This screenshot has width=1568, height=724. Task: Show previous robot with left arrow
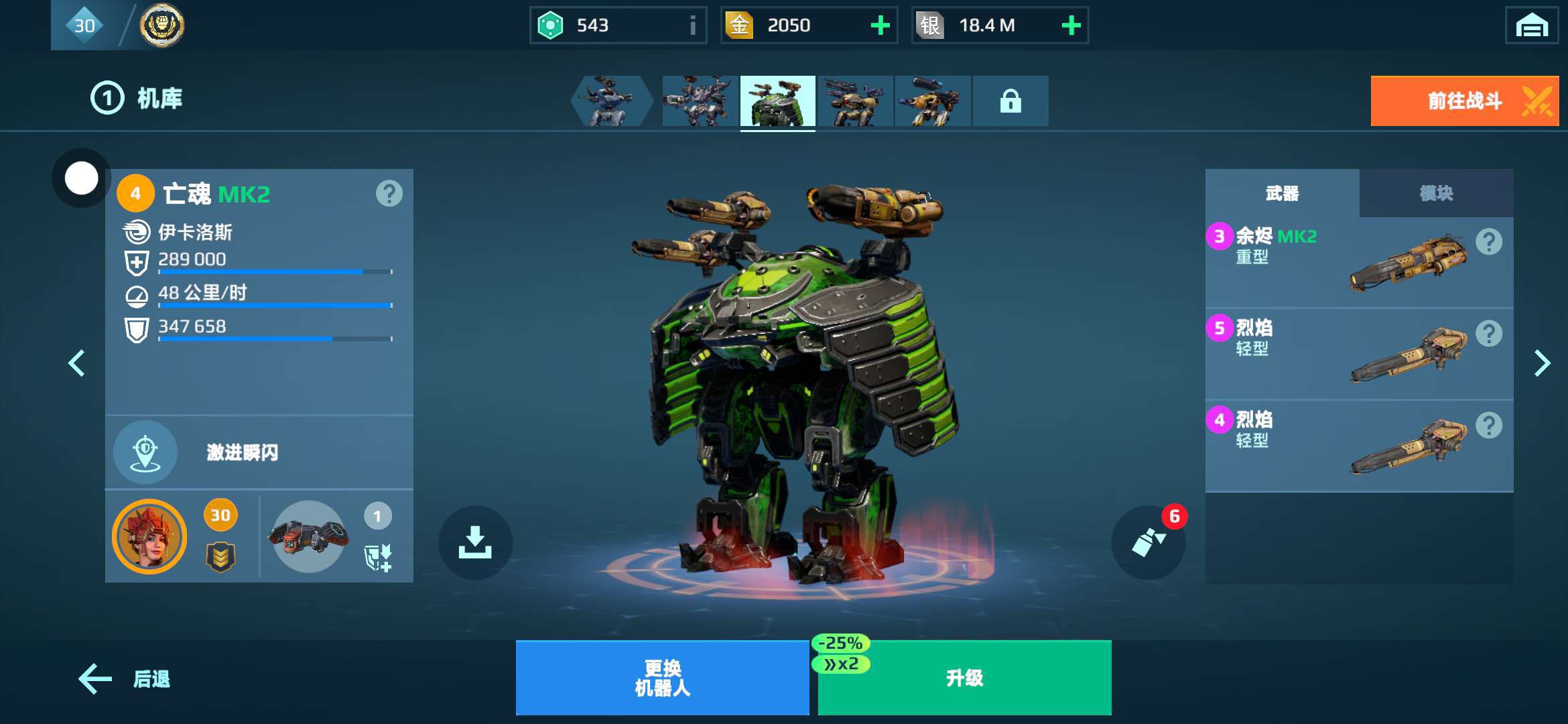pyautogui.click(x=76, y=363)
